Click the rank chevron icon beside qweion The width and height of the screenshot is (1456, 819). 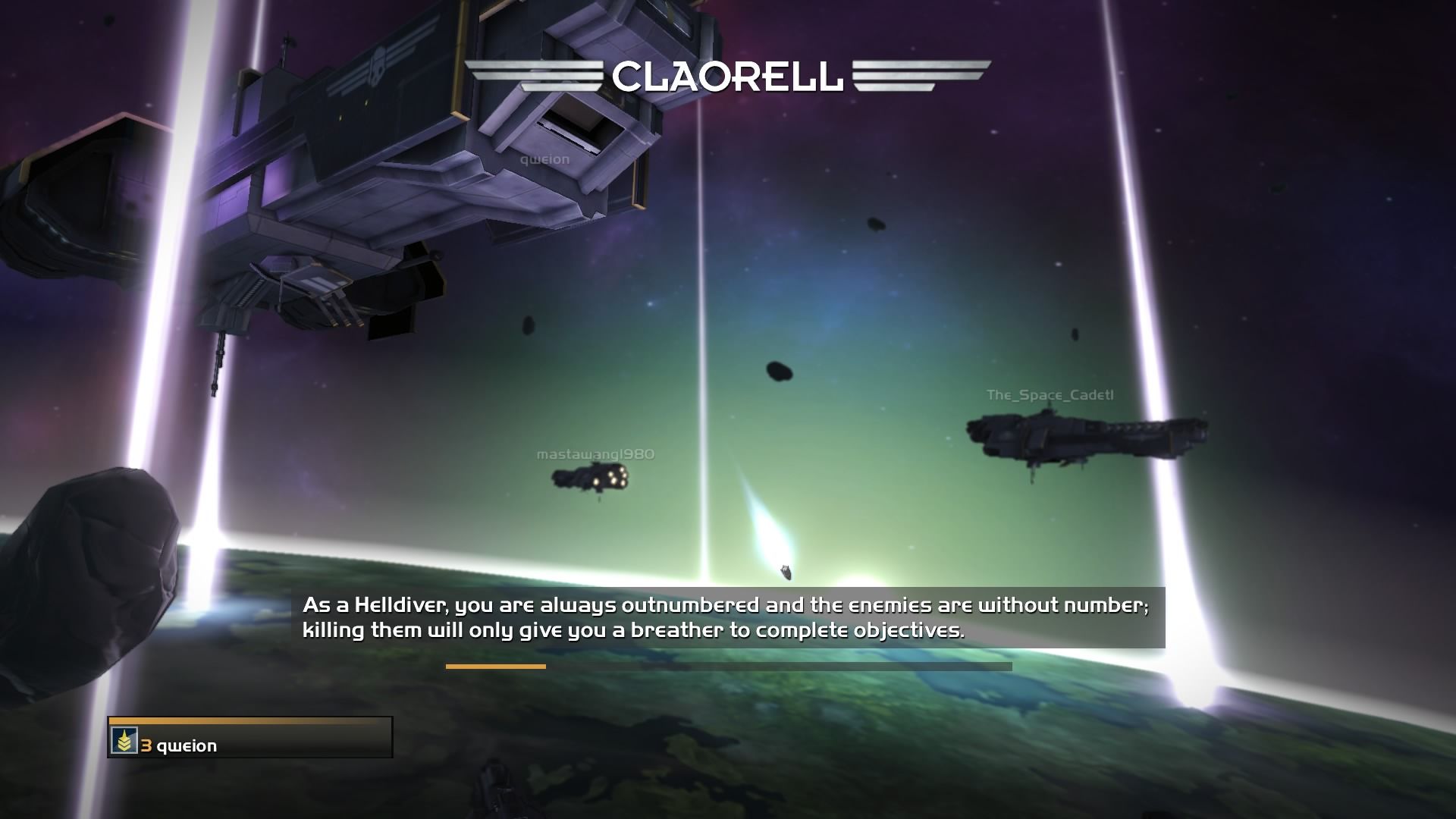pos(124,741)
